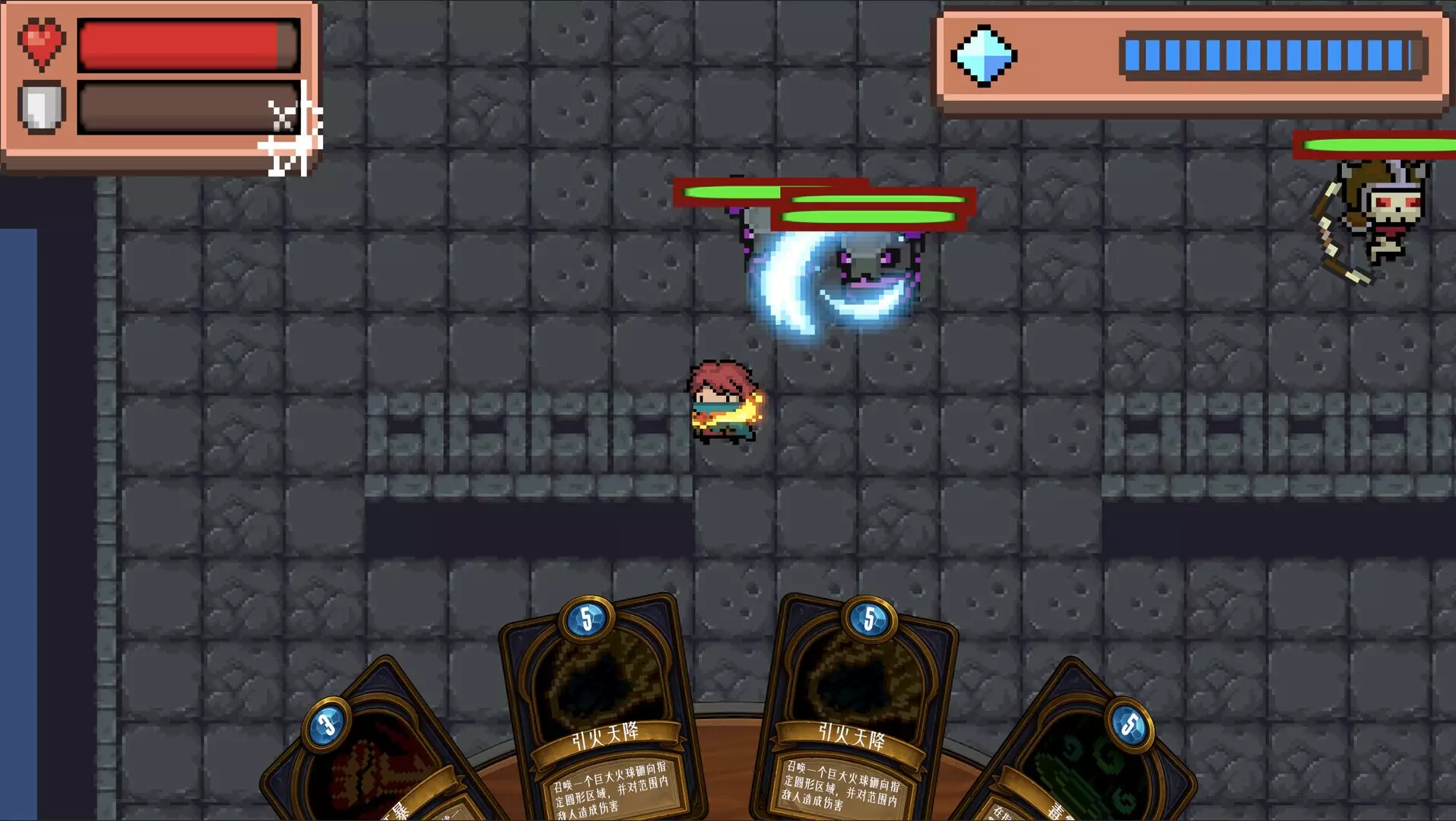The width and height of the screenshot is (1456, 821).
Task: Click the shield icon below the heart
Action: coord(42,106)
